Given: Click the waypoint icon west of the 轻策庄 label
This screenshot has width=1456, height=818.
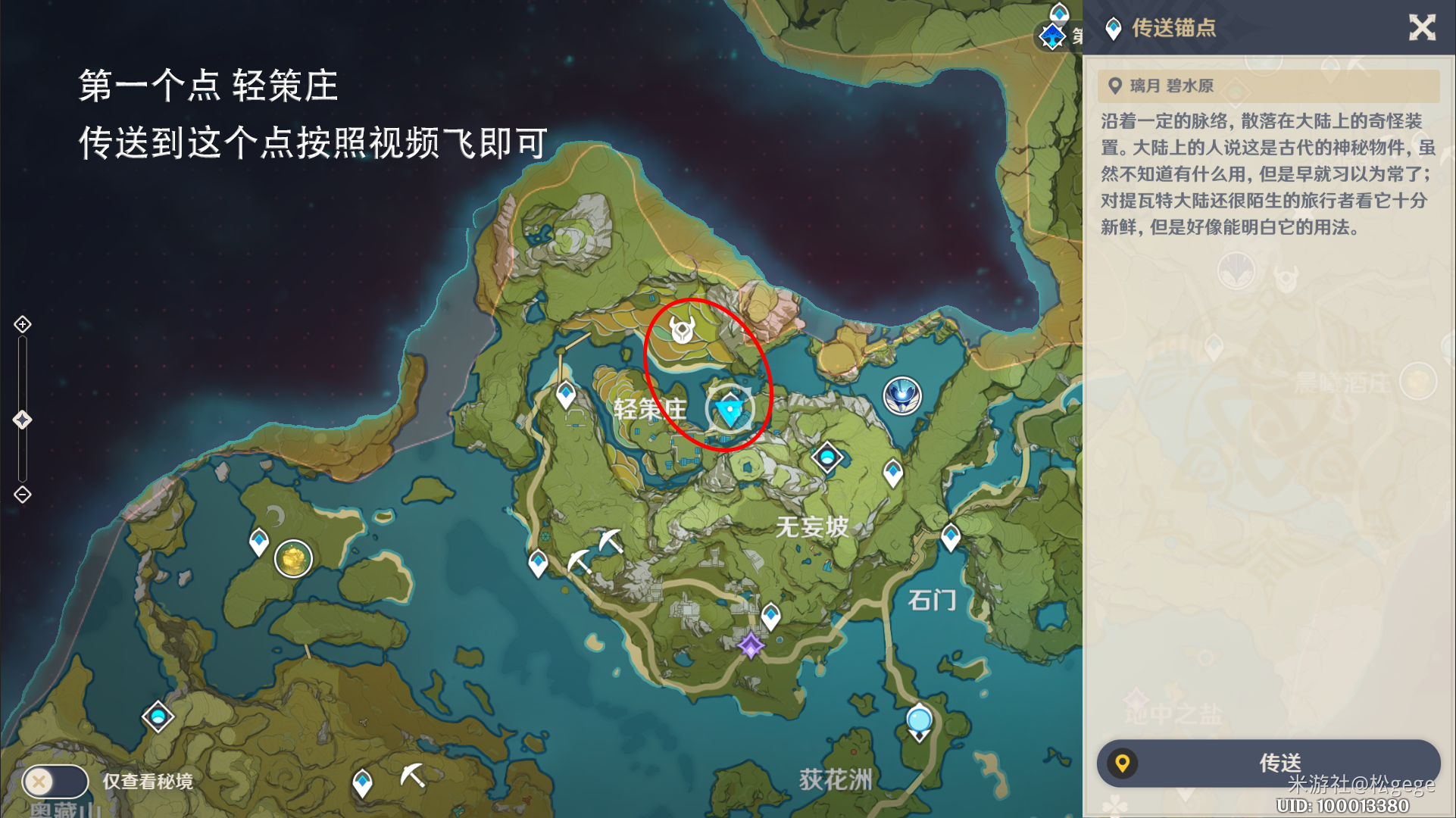Looking at the screenshot, I should click(x=564, y=393).
